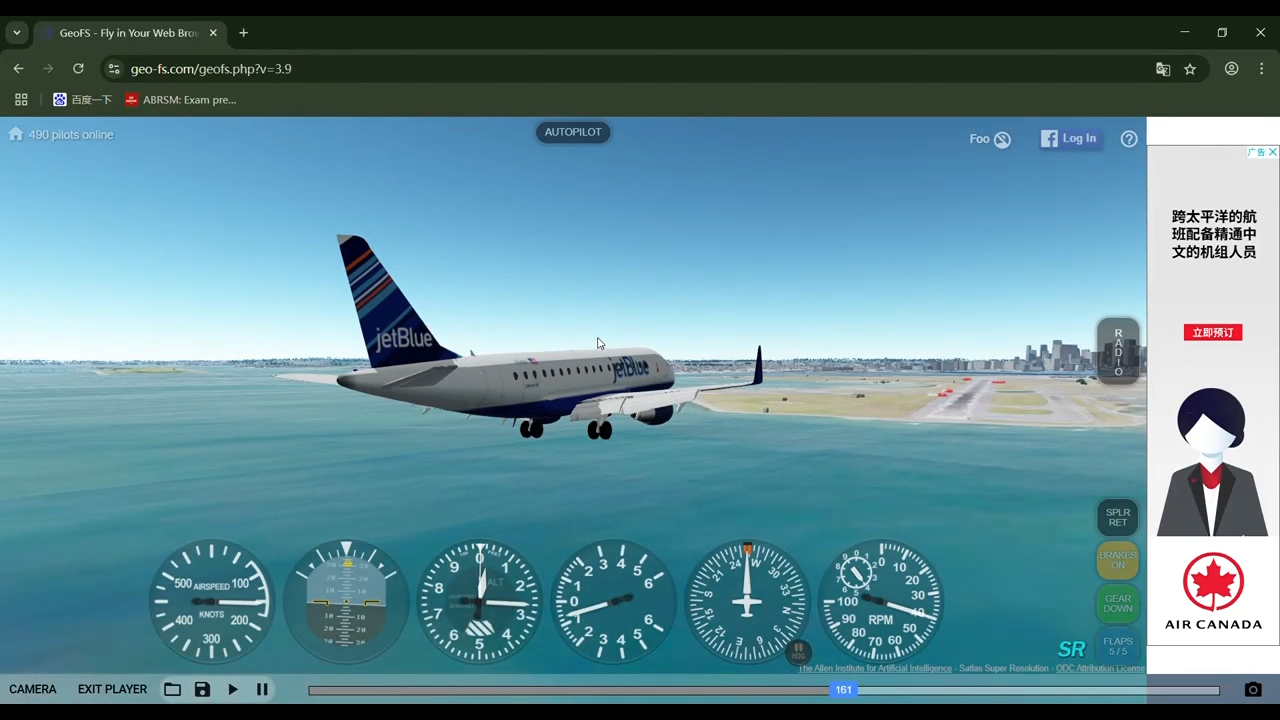Screen dimensions: 1280x720
Task: Mute the chat next to Foo
Action: click(x=1002, y=139)
